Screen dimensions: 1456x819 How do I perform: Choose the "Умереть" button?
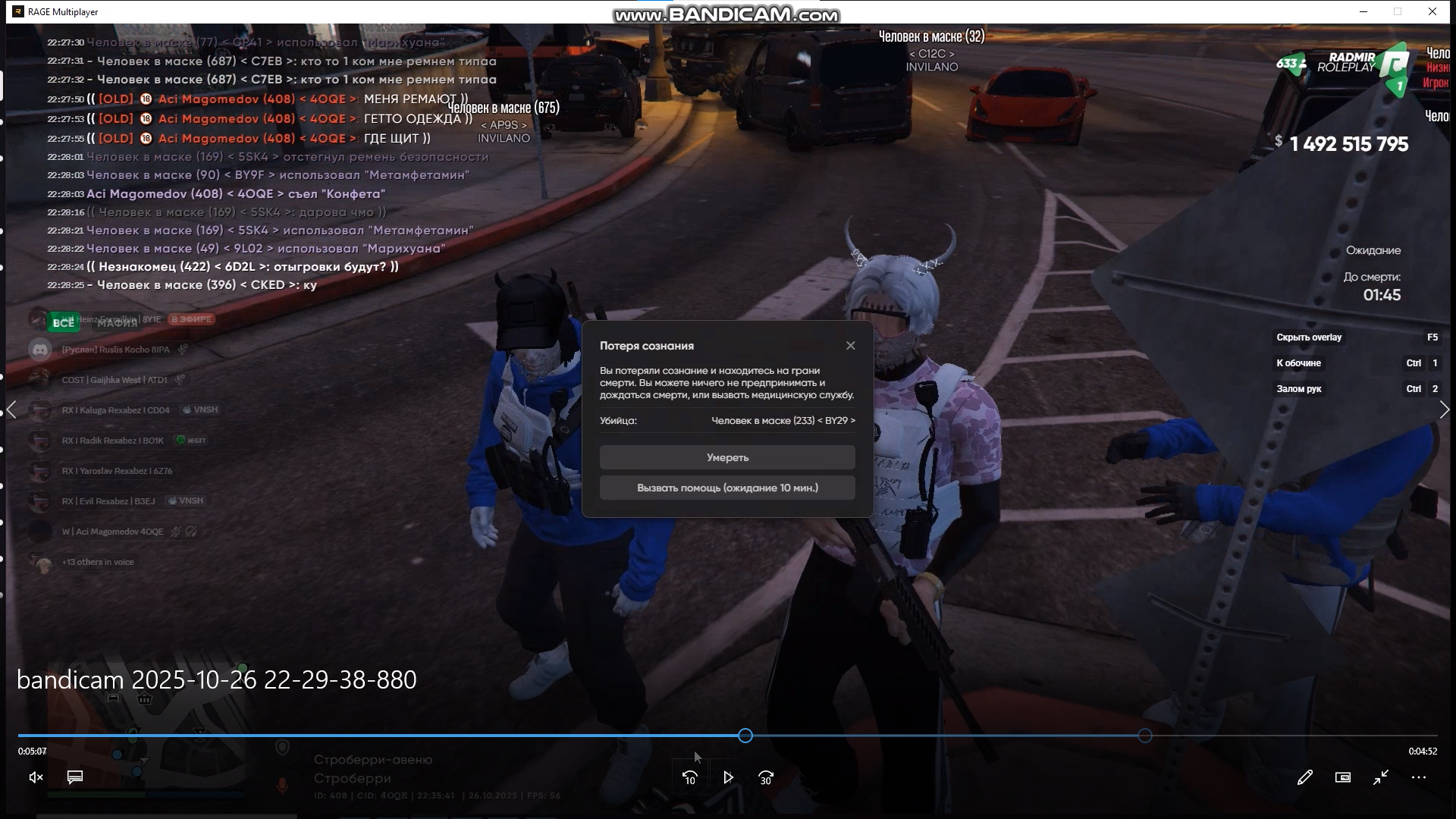[x=727, y=457]
